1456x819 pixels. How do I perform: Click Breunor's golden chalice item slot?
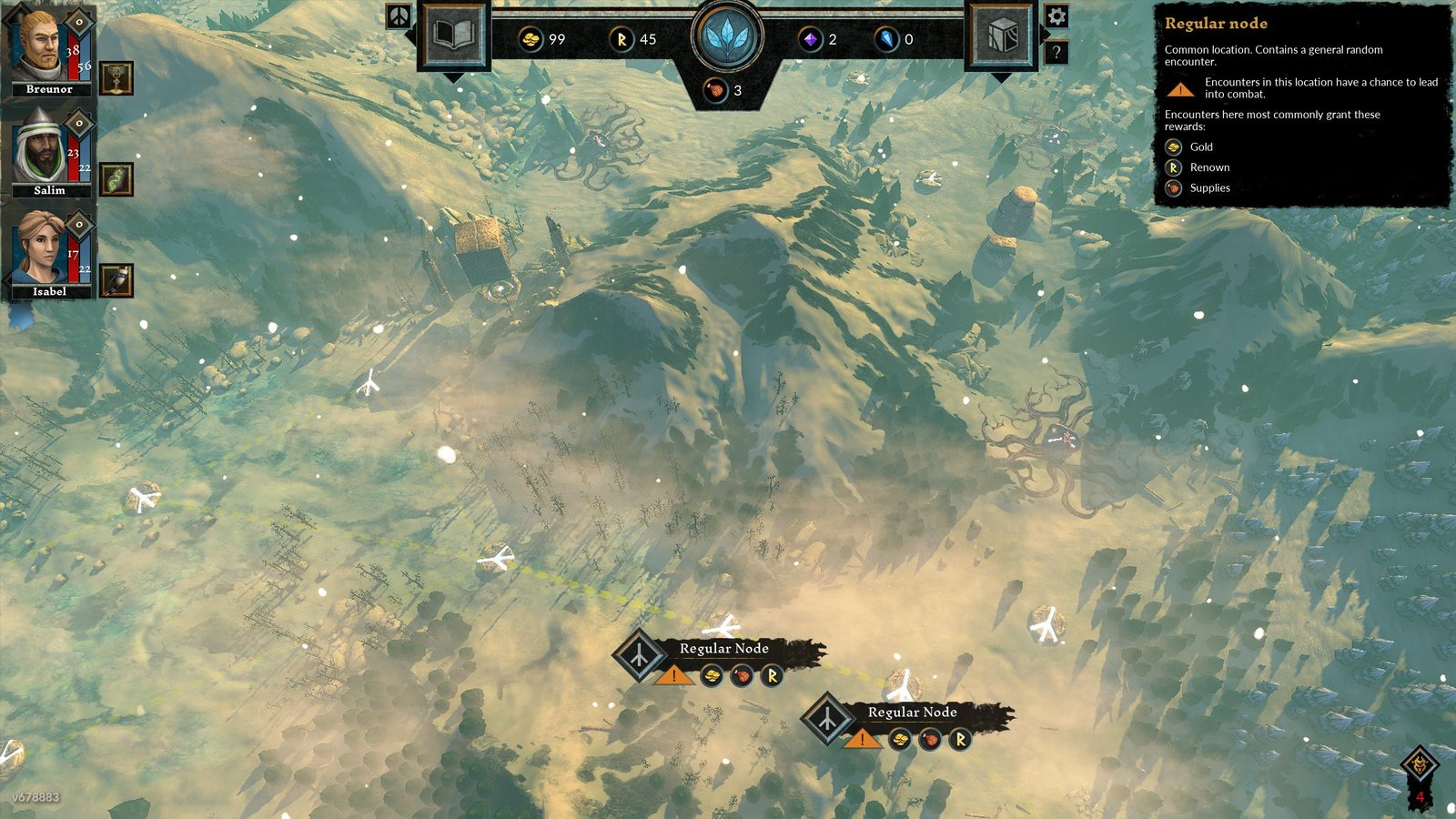click(x=116, y=78)
